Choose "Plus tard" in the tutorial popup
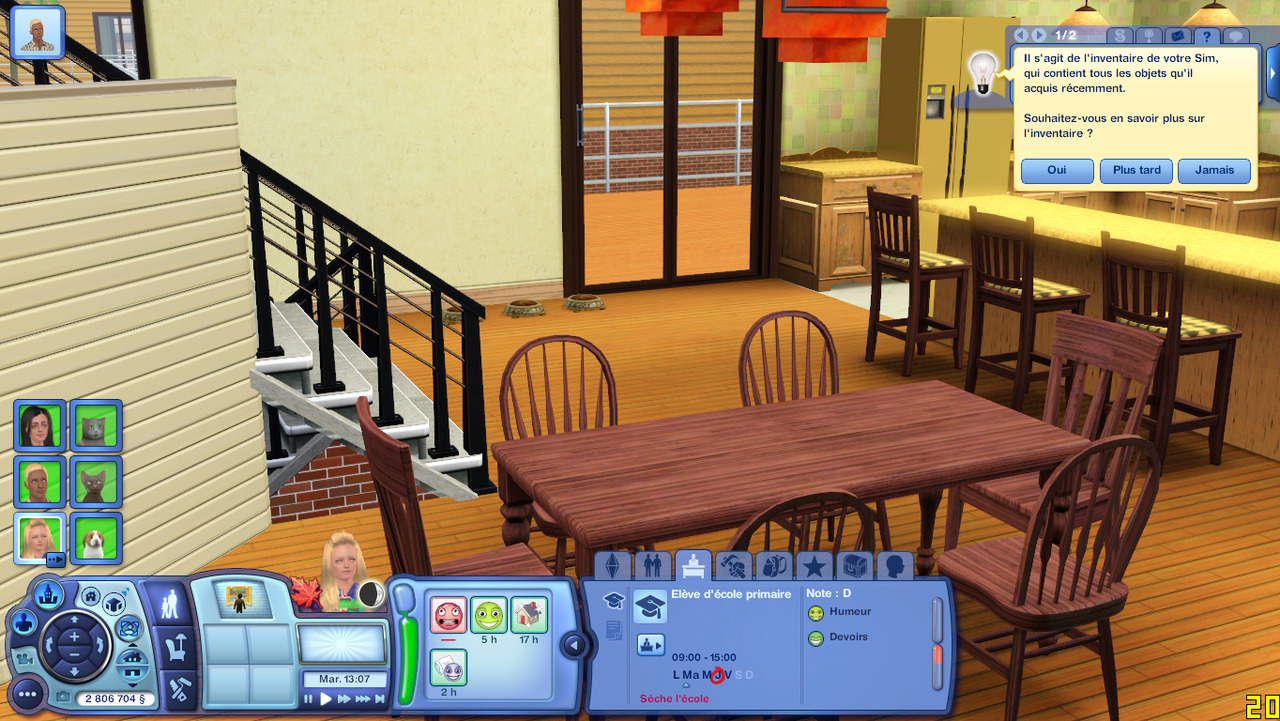This screenshot has width=1280, height=721. click(x=1136, y=170)
